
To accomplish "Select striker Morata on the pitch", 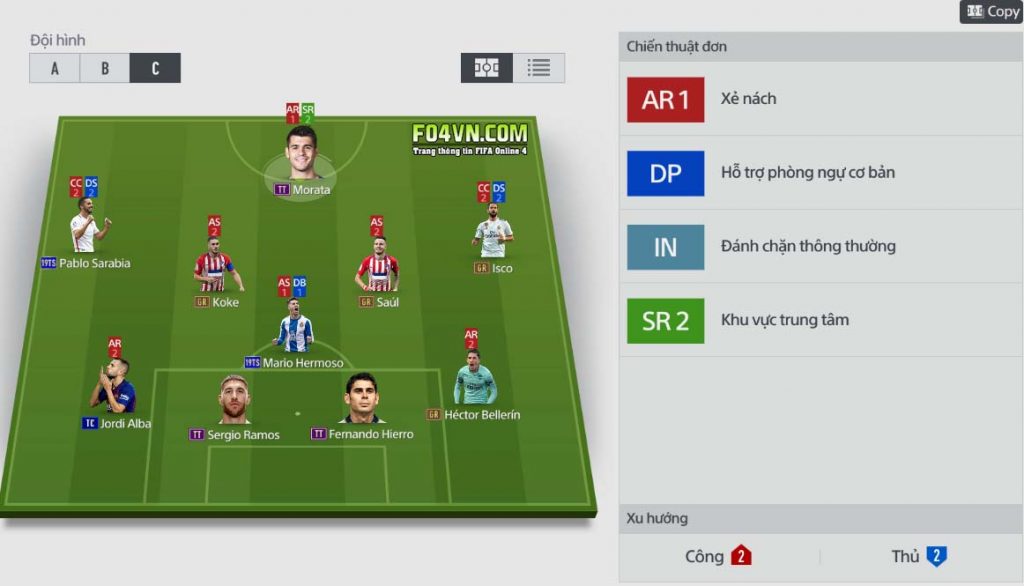I will (301, 152).
